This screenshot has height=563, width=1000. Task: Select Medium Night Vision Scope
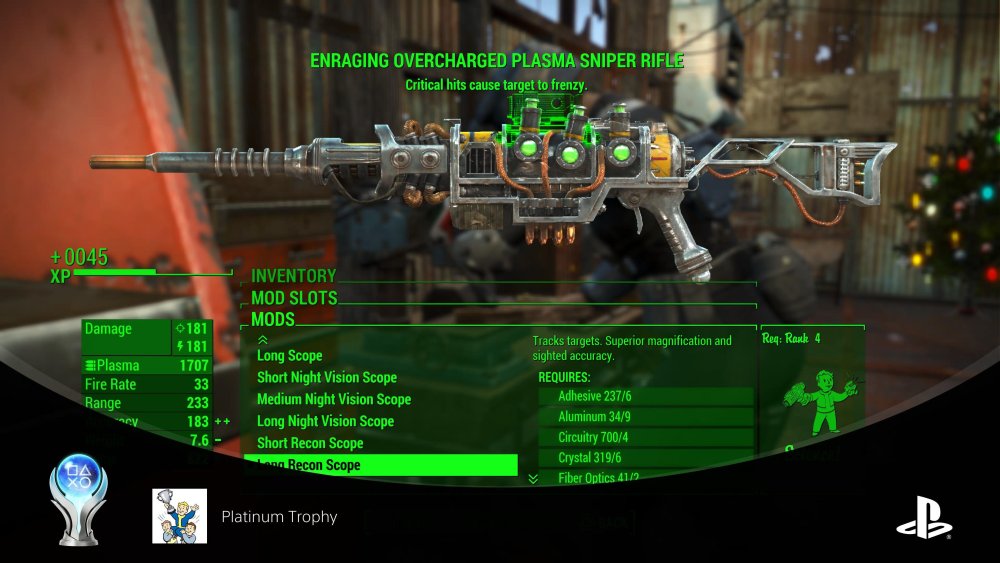[334, 399]
